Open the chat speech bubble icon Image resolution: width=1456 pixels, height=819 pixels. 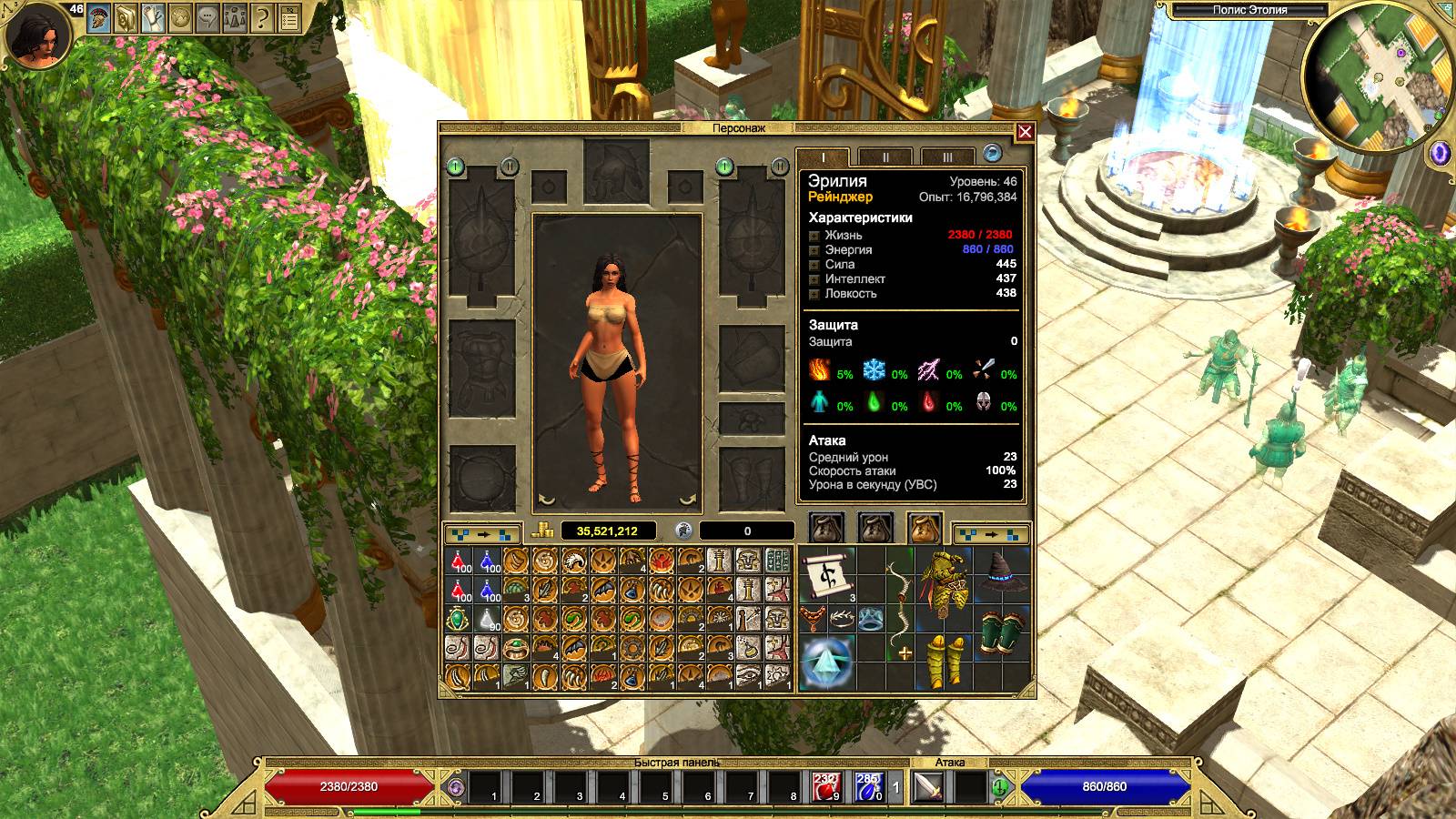pos(207,17)
